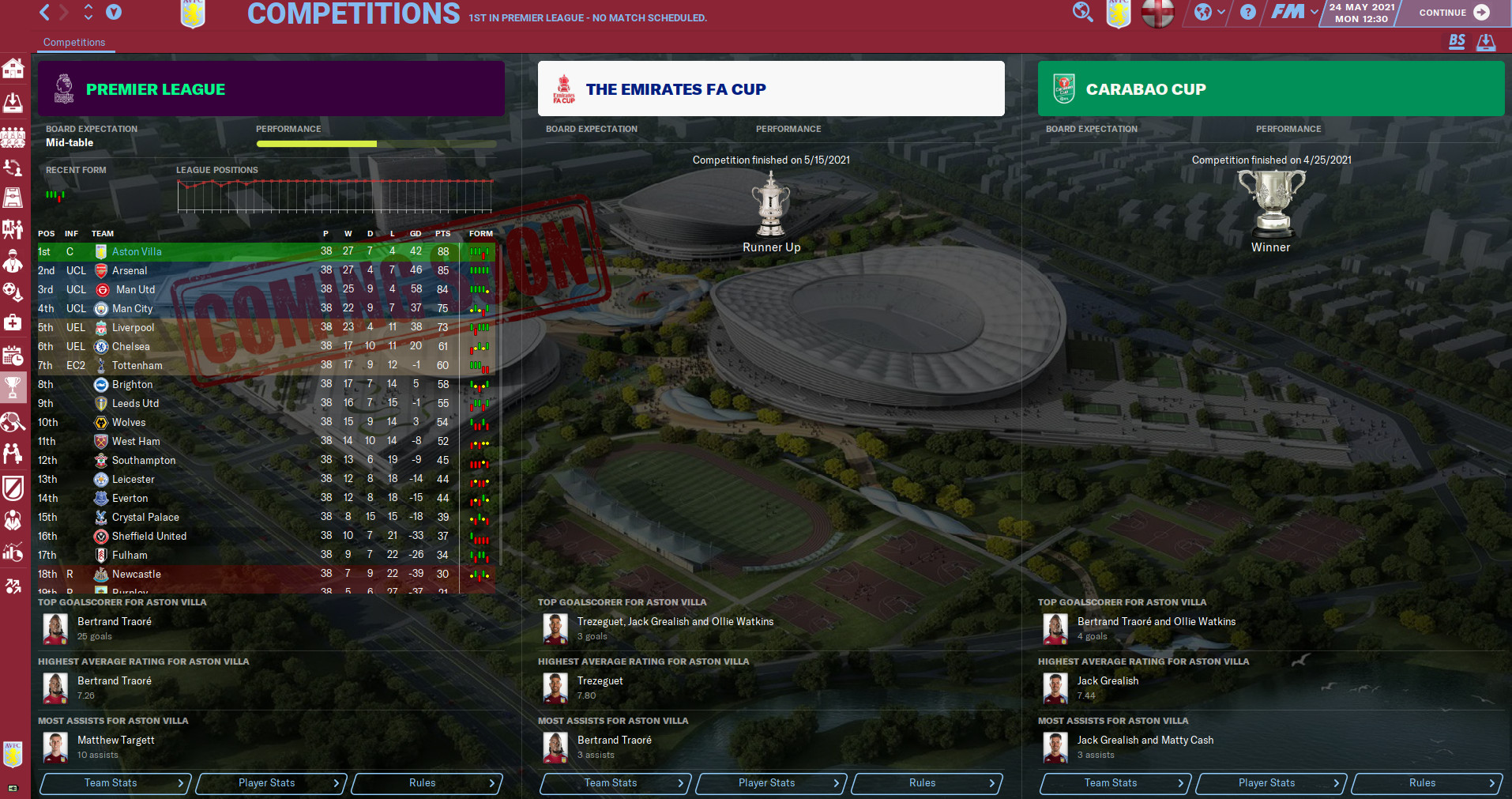View Premier League Rules
The width and height of the screenshot is (1512, 799).
coord(426,783)
